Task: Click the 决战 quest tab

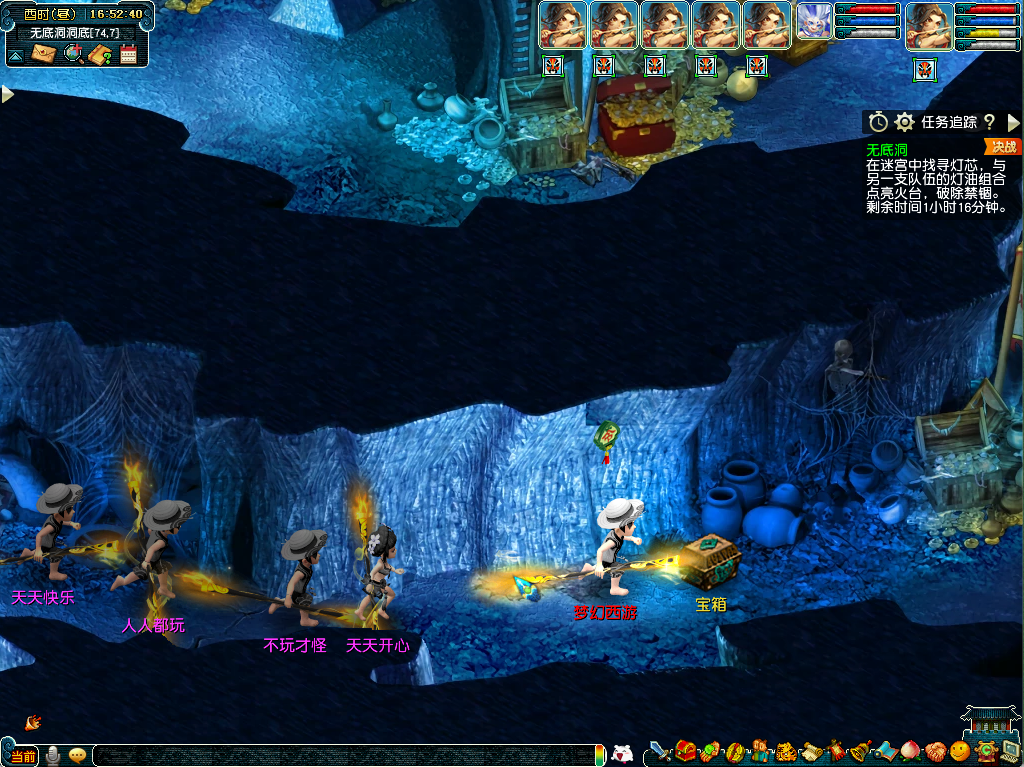Action: pos(1003,147)
